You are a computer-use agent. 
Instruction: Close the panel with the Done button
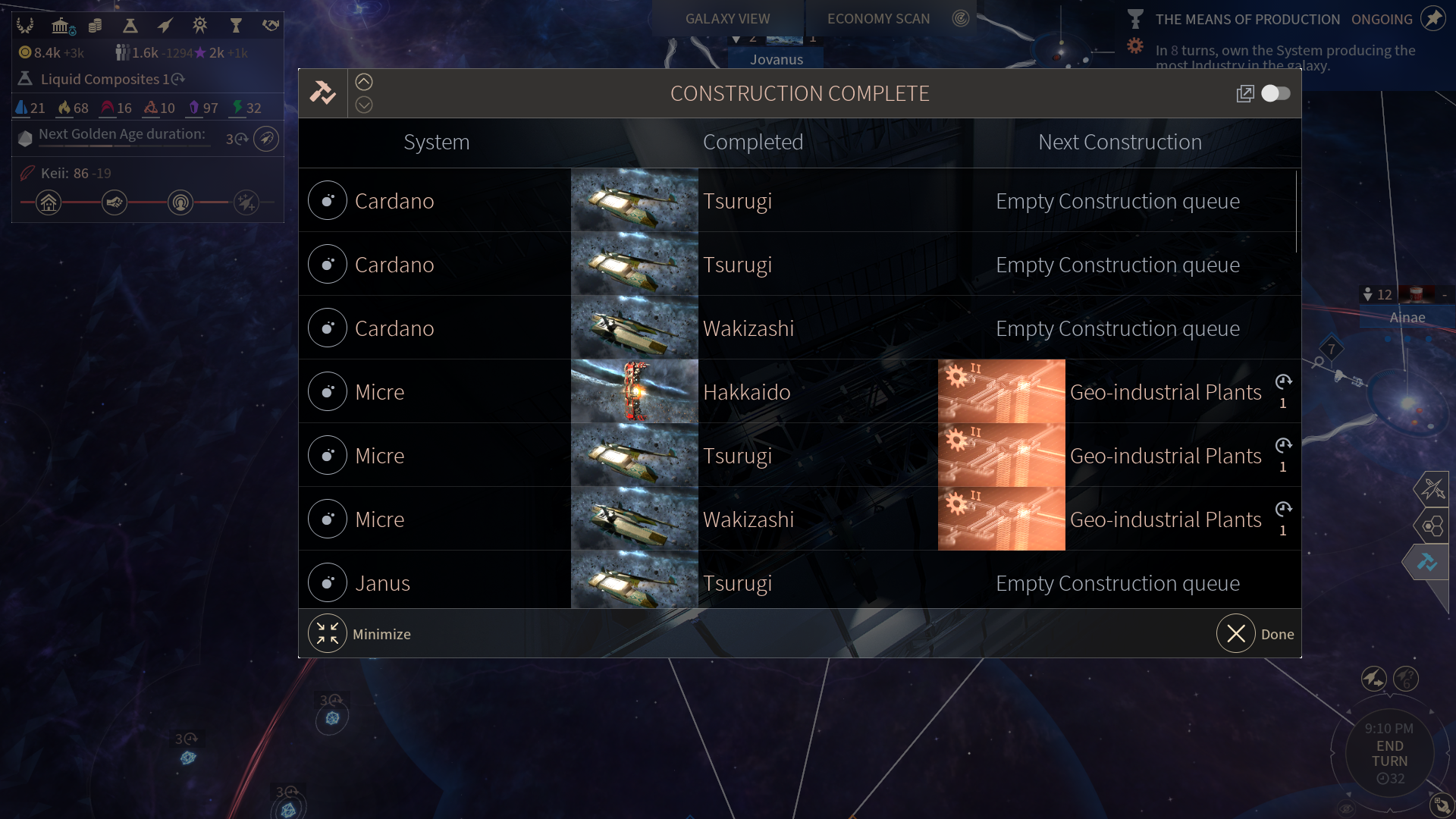(x=1236, y=633)
